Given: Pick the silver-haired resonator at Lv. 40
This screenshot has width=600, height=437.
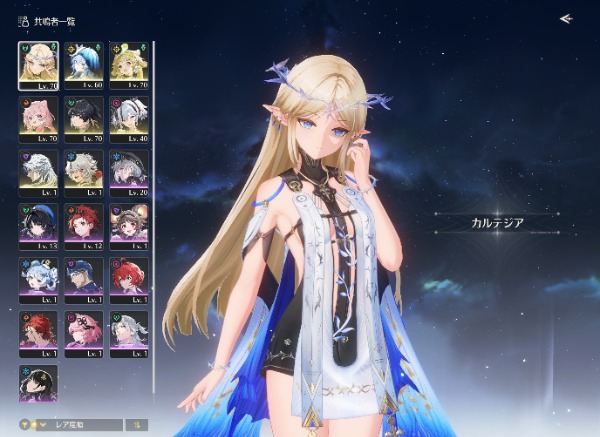Looking at the screenshot, I should point(129,116).
